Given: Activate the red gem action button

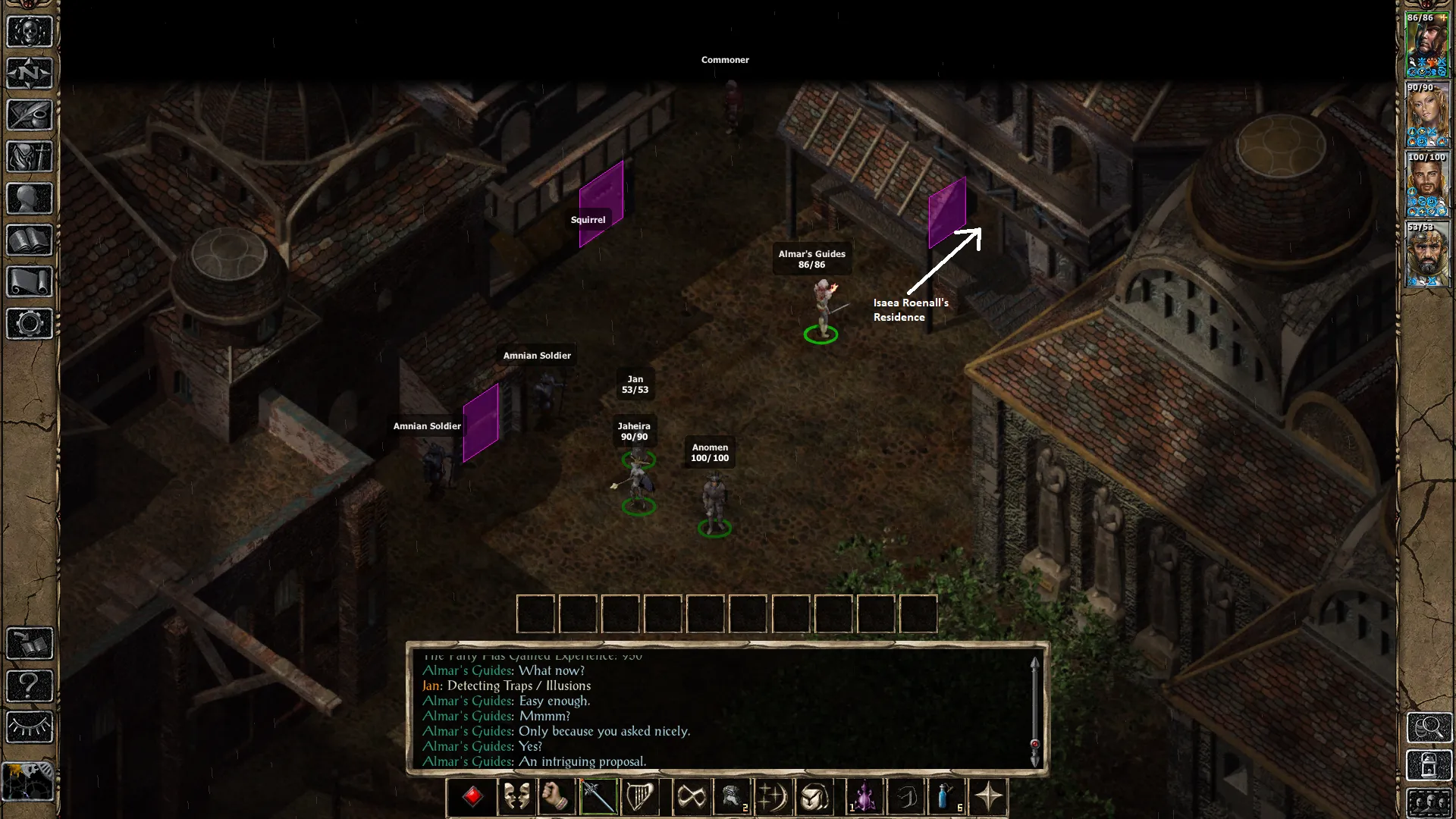Looking at the screenshot, I should (473, 797).
